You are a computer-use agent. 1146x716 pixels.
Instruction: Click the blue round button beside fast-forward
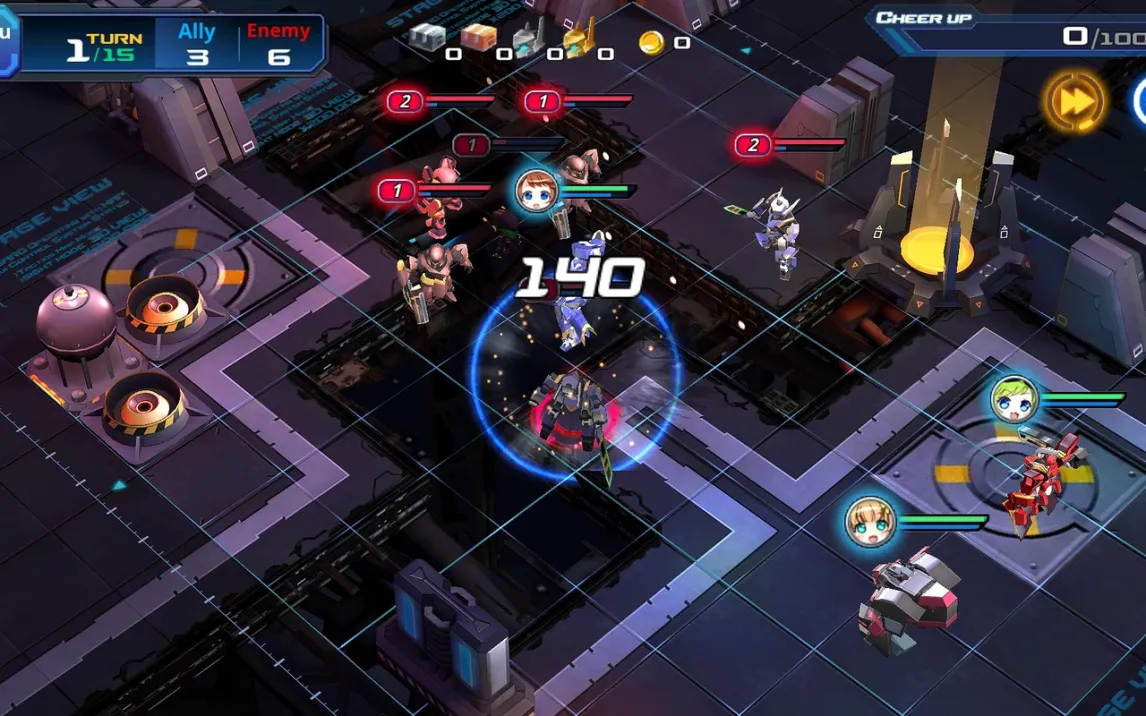click(1140, 101)
